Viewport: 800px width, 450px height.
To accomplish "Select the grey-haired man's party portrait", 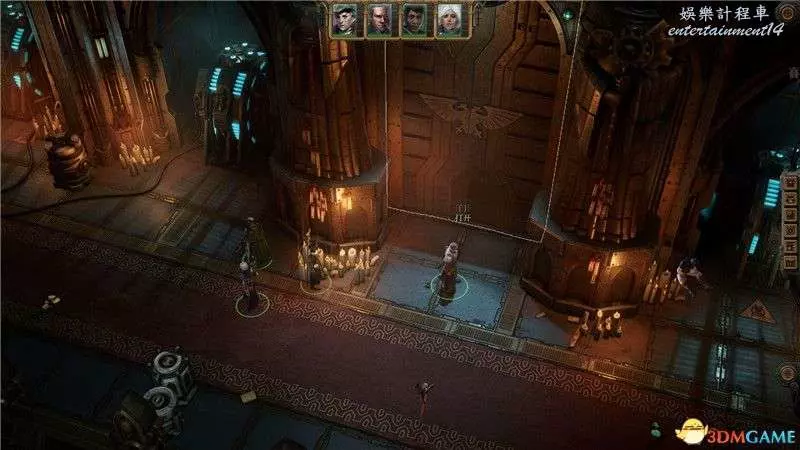I will click(378, 20).
